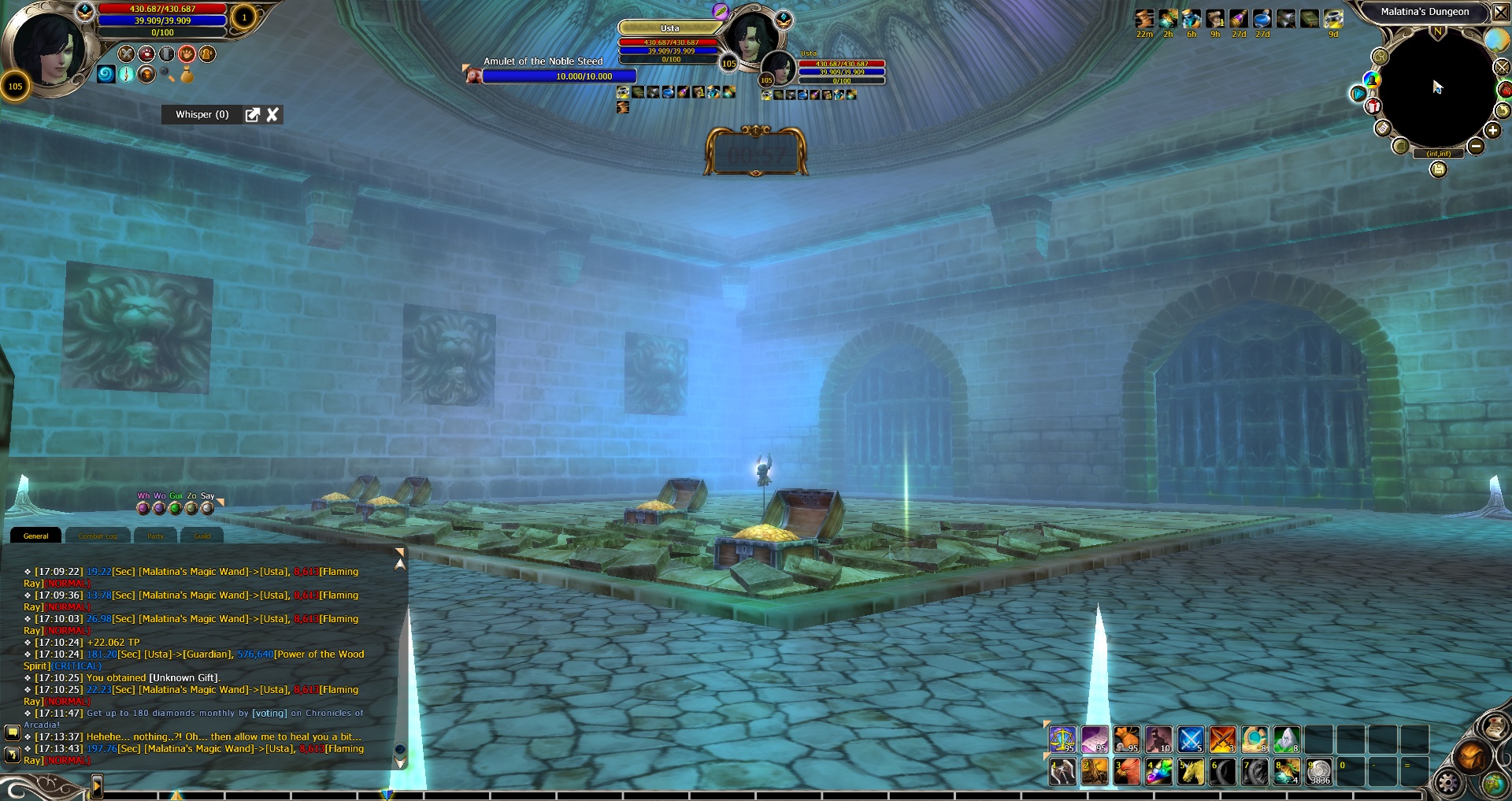Open the world map globe button
This screenshot has width=1512, height=801.
click(1494, 783)
